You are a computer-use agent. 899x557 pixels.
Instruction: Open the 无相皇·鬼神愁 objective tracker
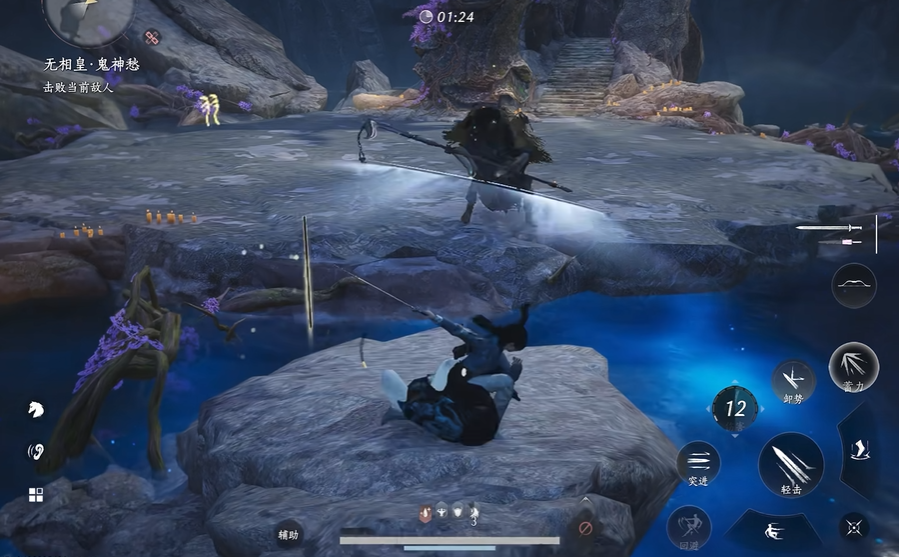91,64
